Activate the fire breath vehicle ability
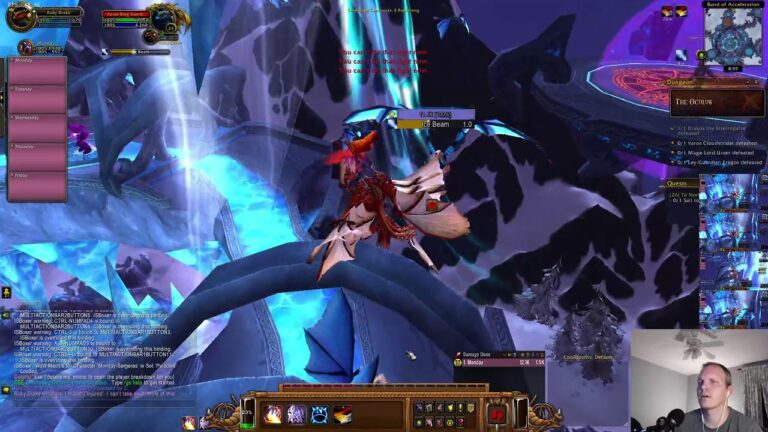This screenshot has height=432, width=768. [273, 413]
